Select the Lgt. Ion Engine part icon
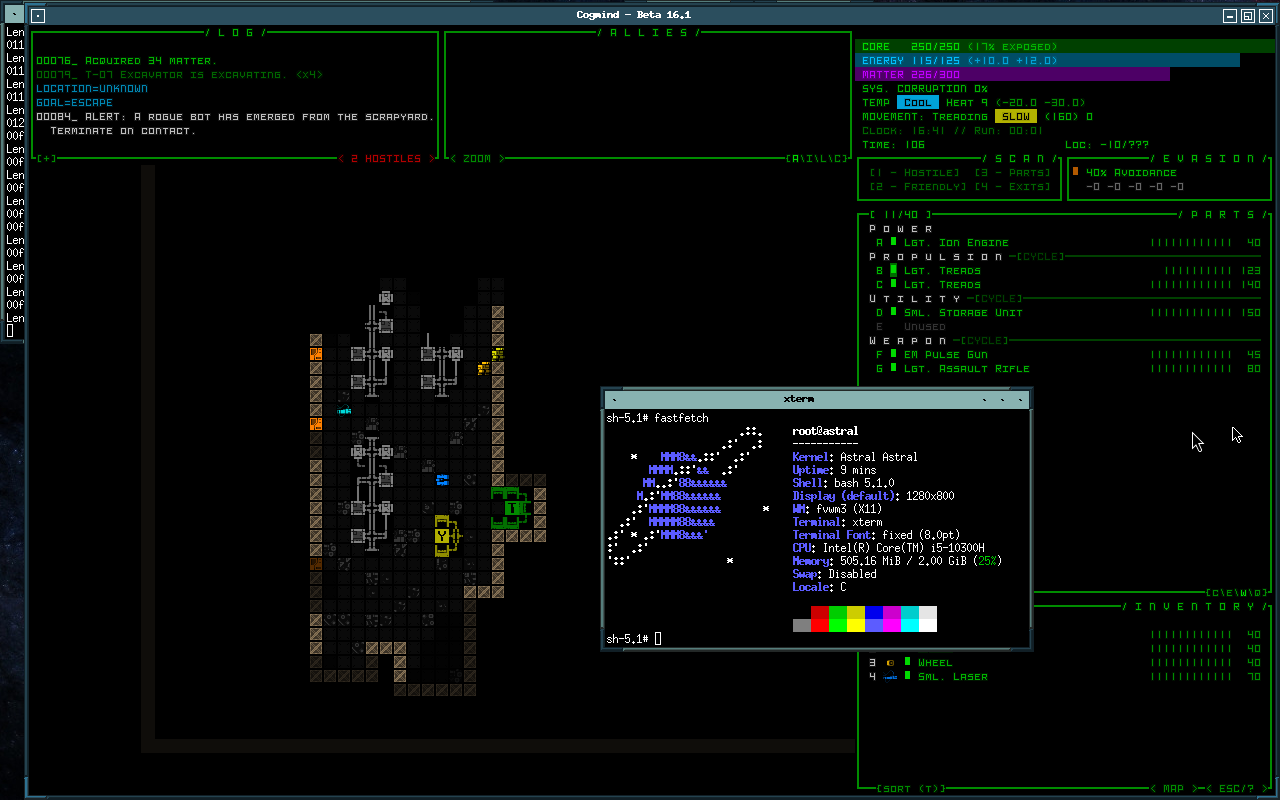Screen dimensions: 1280x800 893,242
